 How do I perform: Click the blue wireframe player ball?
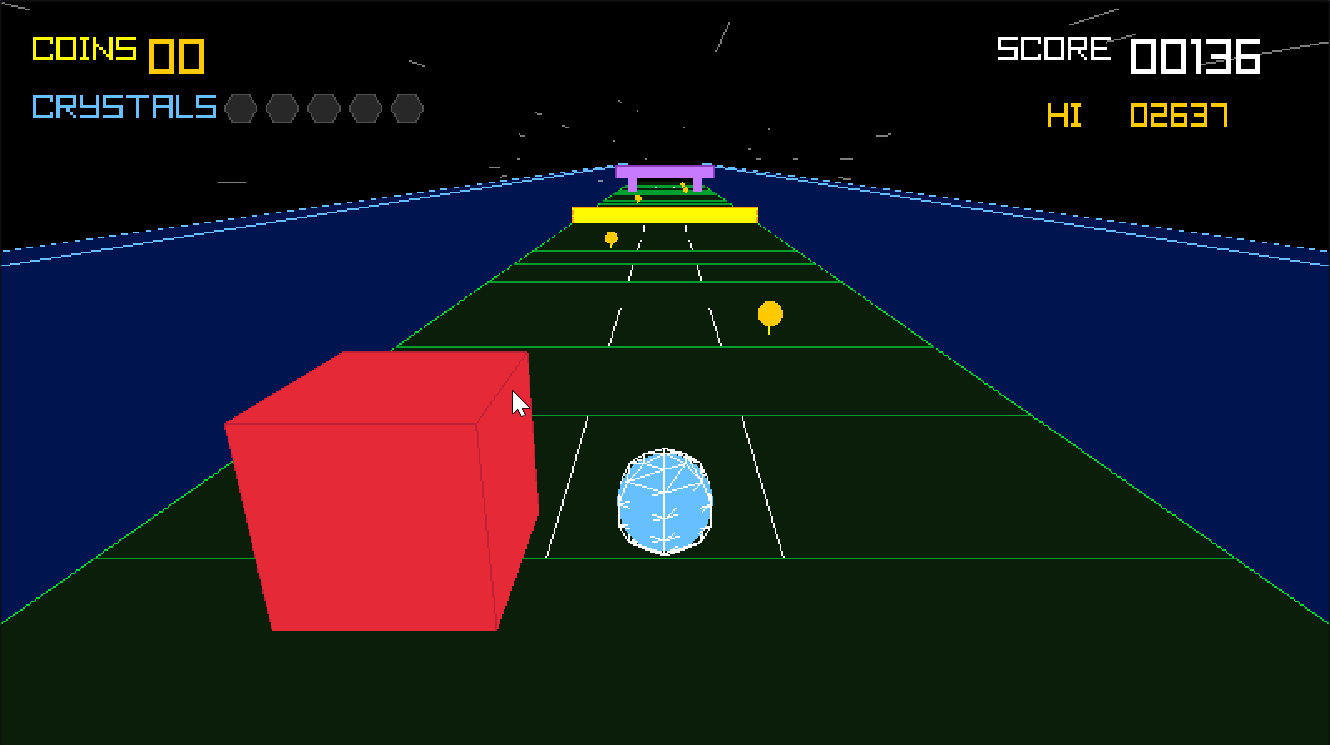pyautogui.click(x=665, y=502)
